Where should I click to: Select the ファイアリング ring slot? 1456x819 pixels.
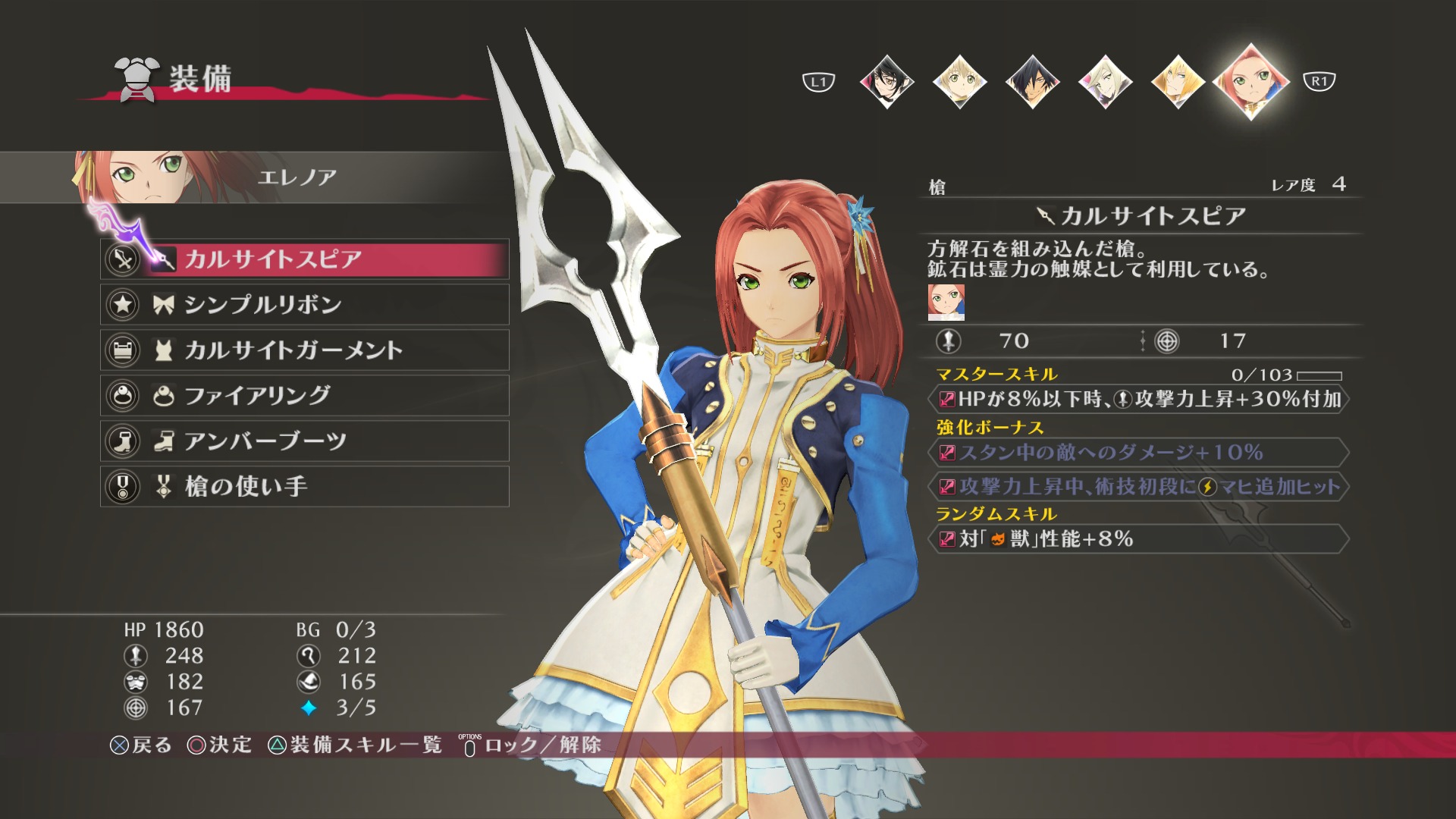(303, 396)
